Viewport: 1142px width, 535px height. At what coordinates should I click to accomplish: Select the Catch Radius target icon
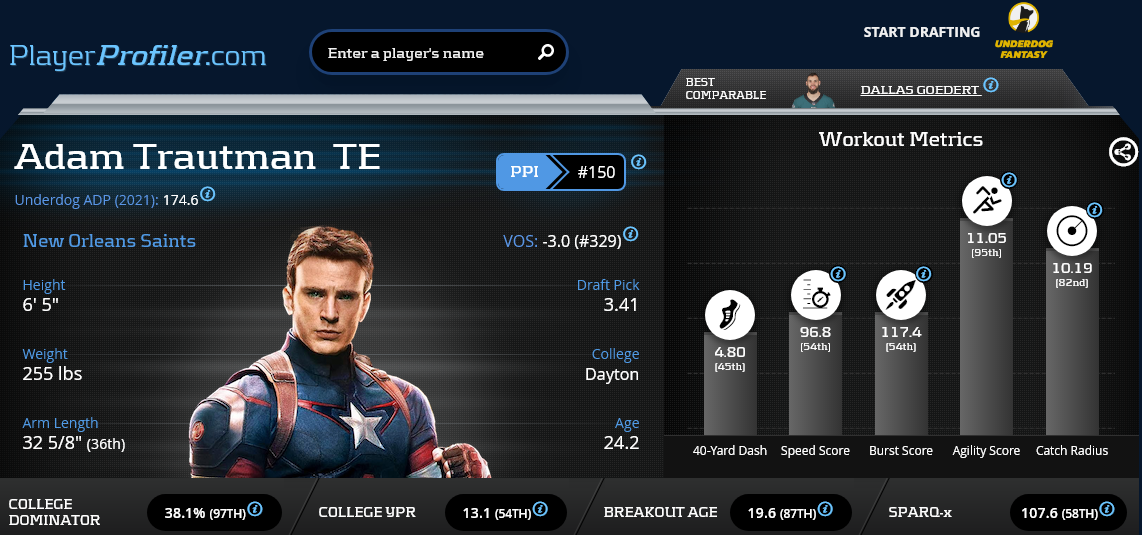pos(1072,231)
